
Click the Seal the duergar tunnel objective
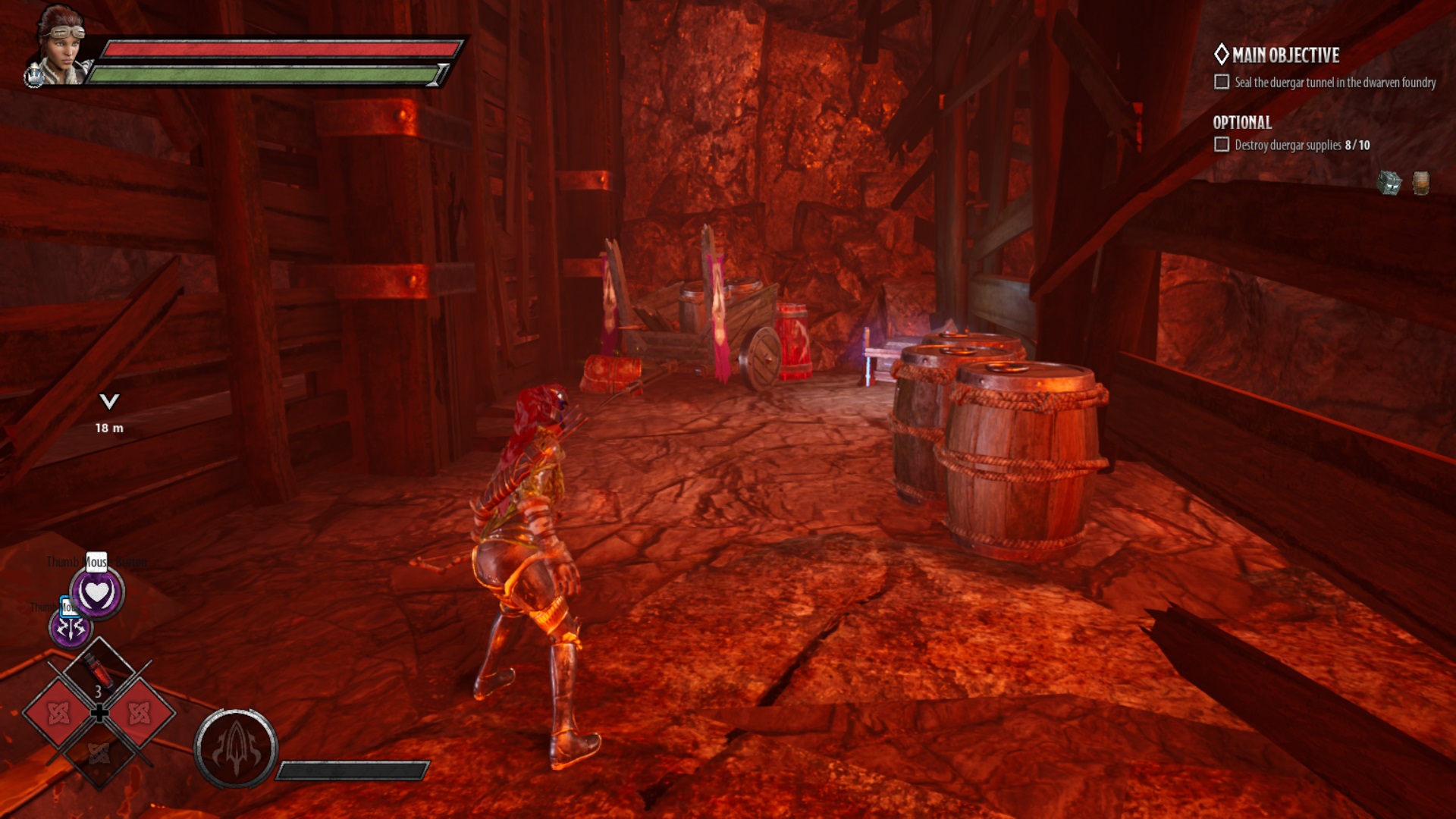click(x=1335, y=83)
